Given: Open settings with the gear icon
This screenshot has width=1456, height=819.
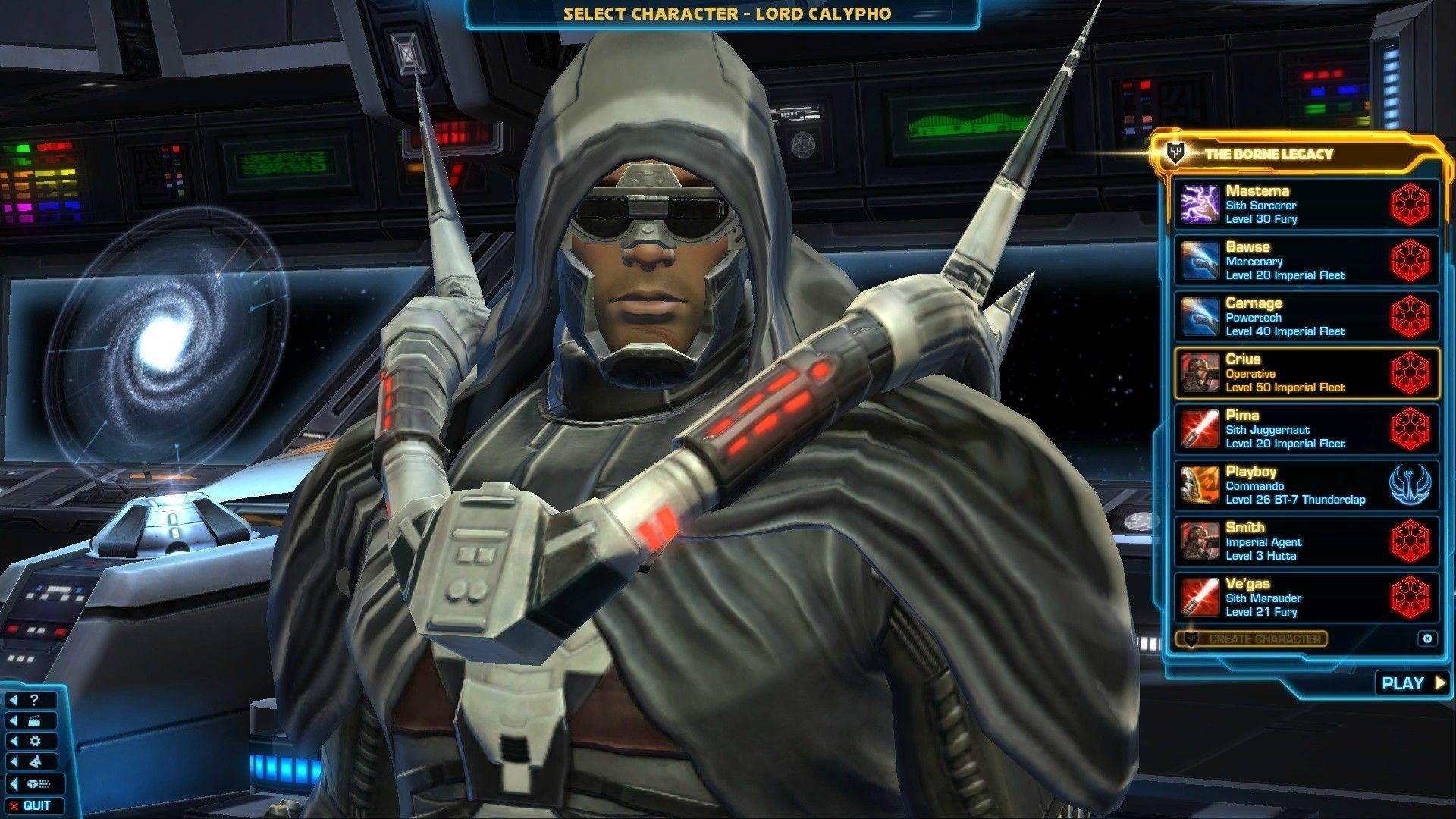Looking at the screenshot, I should [36, 741].
